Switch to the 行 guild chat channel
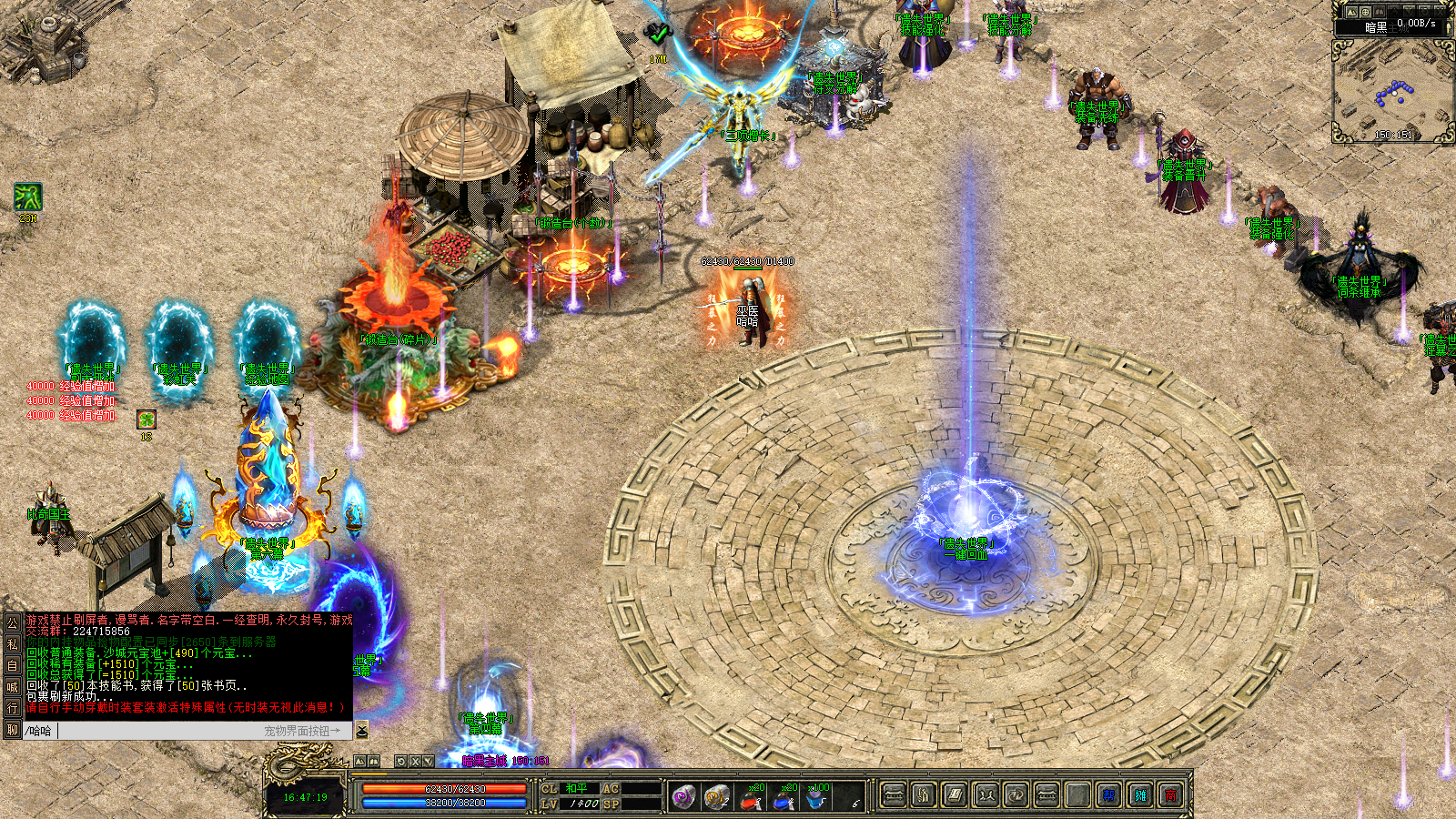The width and height of the screenshot is (1456, 819). point(12,708)
